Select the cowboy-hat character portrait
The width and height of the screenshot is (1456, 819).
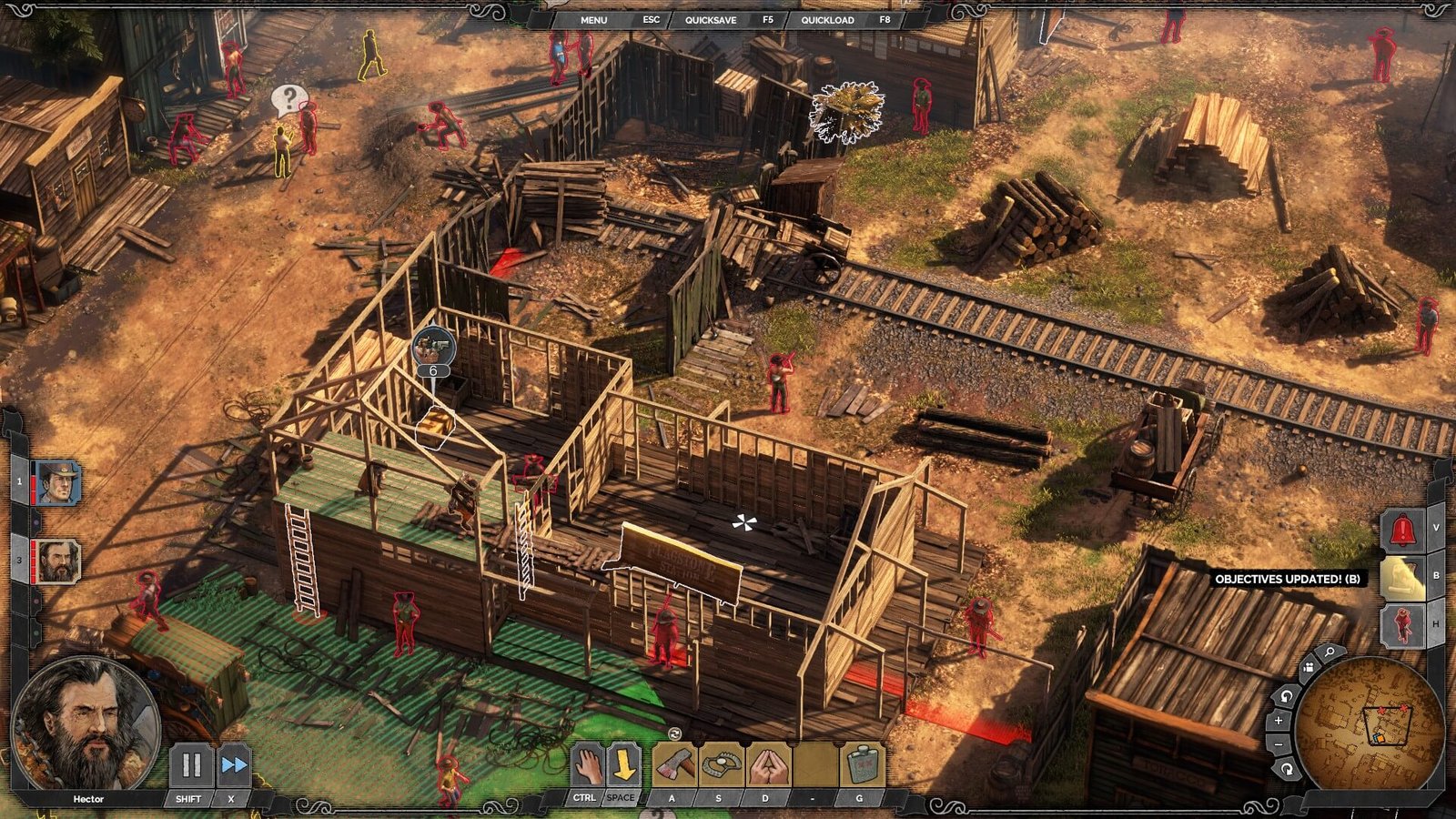[x=58, y=482]
